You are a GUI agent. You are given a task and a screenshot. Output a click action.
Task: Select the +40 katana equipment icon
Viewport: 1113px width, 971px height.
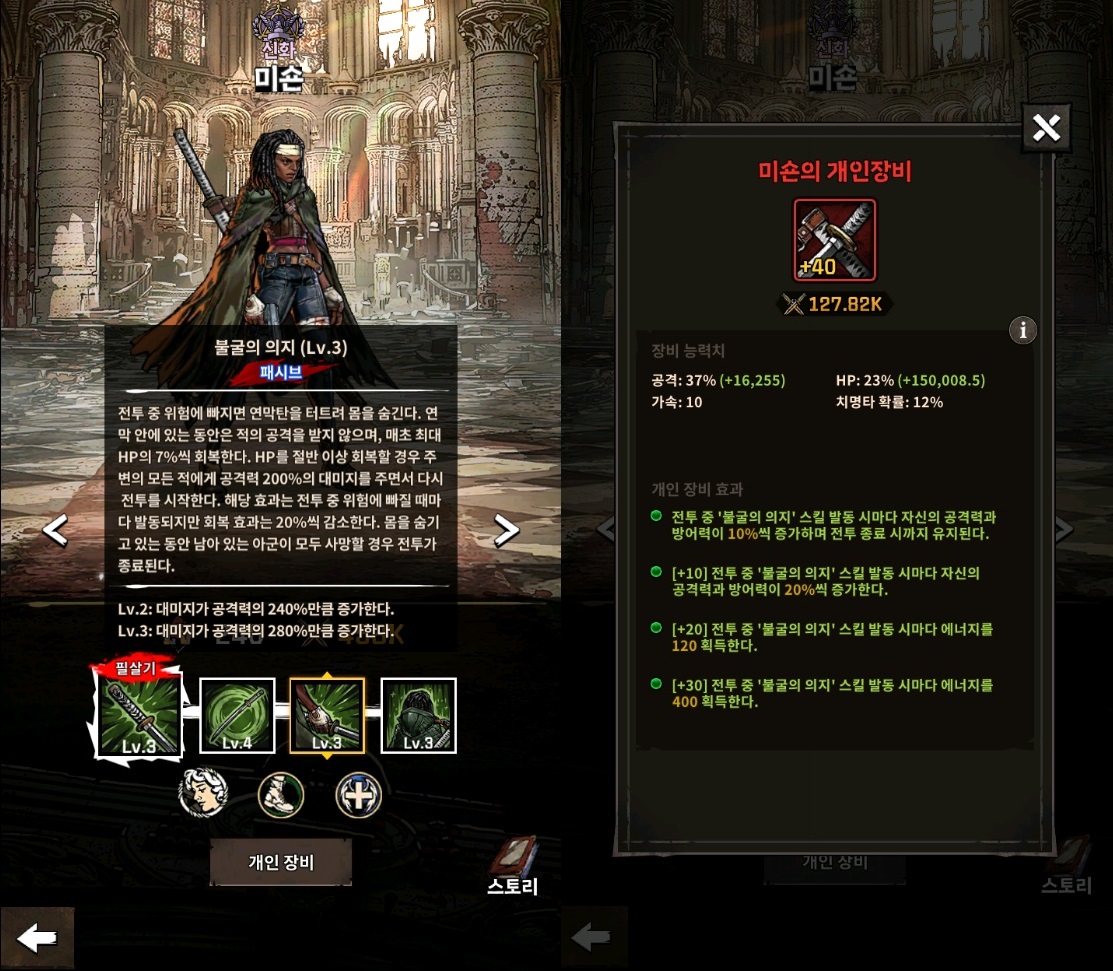[834, 240]
